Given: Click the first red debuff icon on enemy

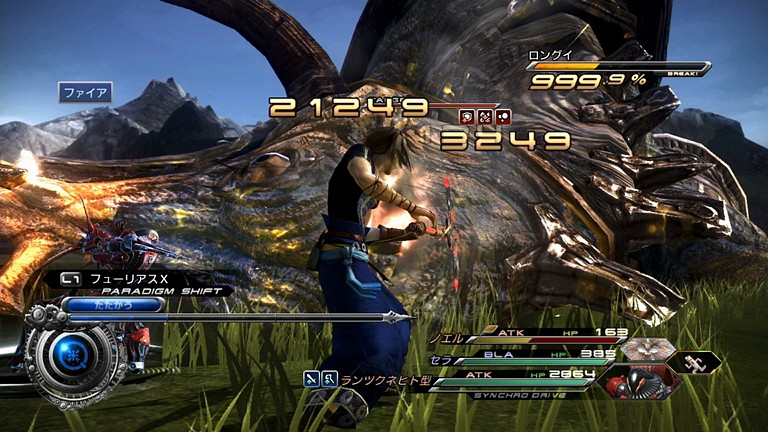Looking at the screenshot, I should pyautogui.click(x=466, y=117).
